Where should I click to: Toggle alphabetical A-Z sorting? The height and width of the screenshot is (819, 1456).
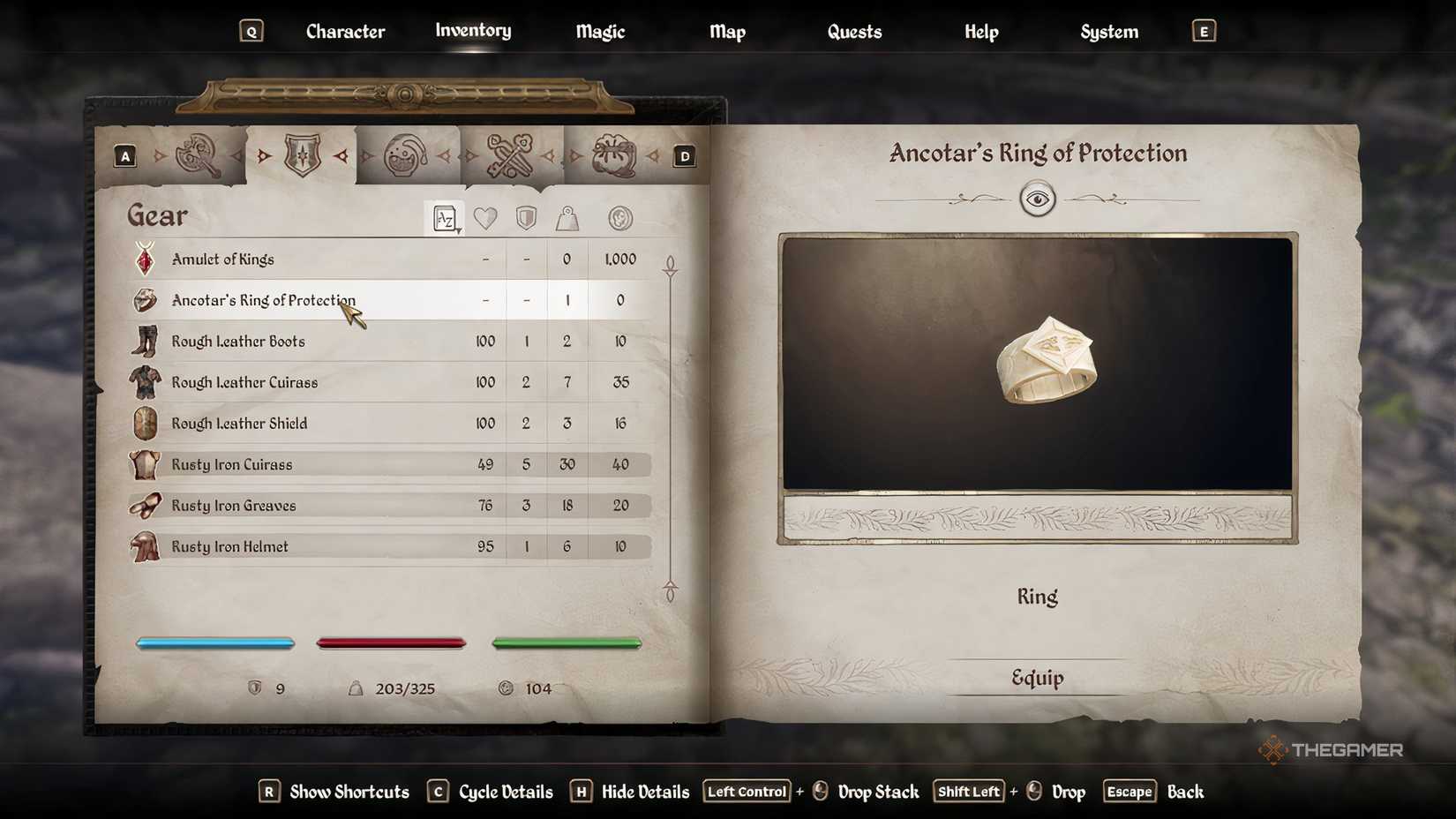445,218
